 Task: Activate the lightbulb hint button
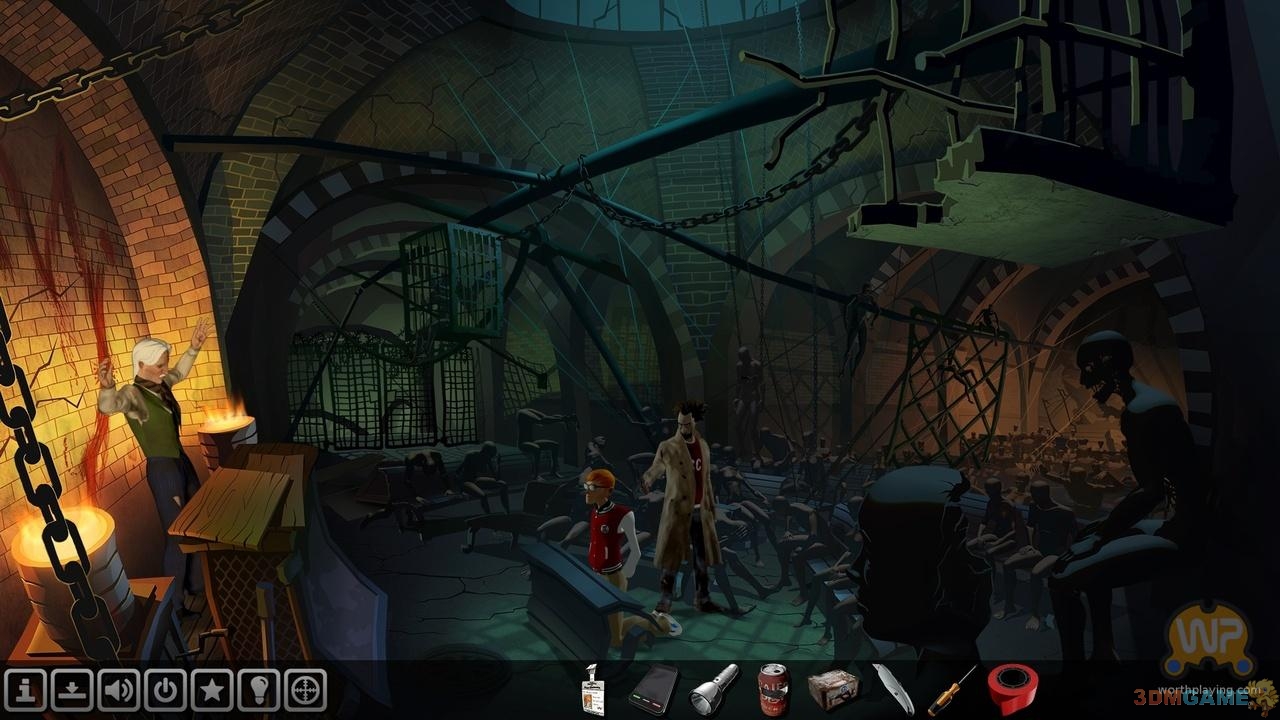pyautogui.click(x=259, y=690)
